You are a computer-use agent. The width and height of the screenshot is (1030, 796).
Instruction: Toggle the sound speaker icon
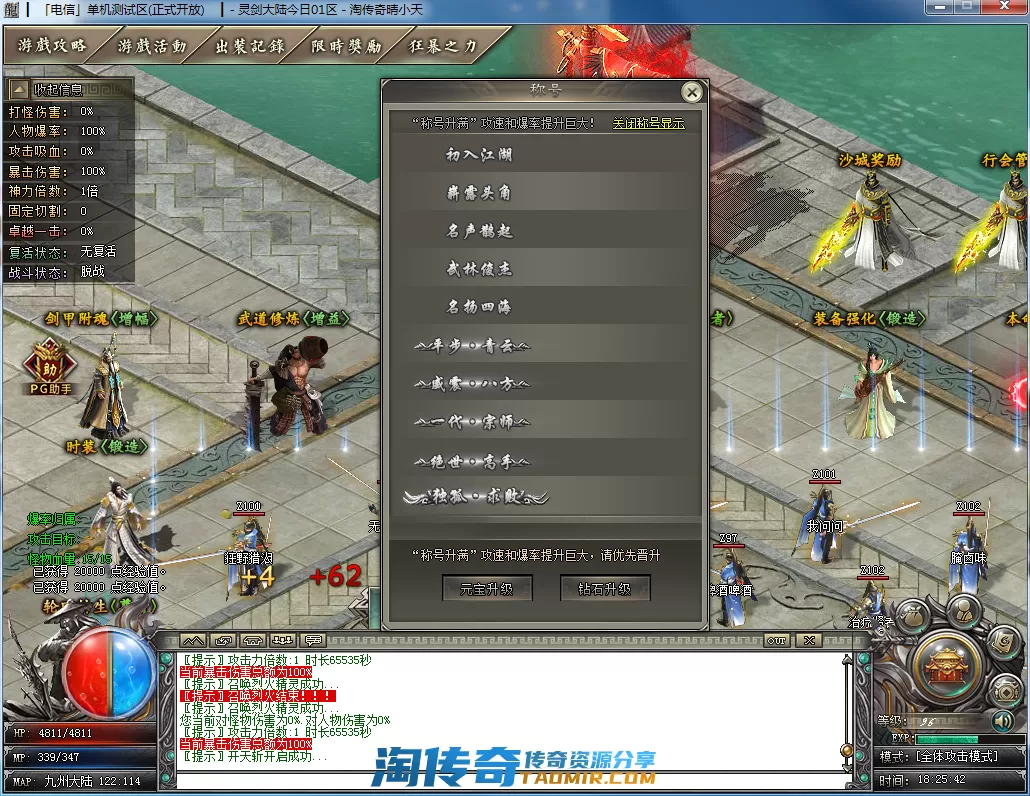pos(1001,720)
